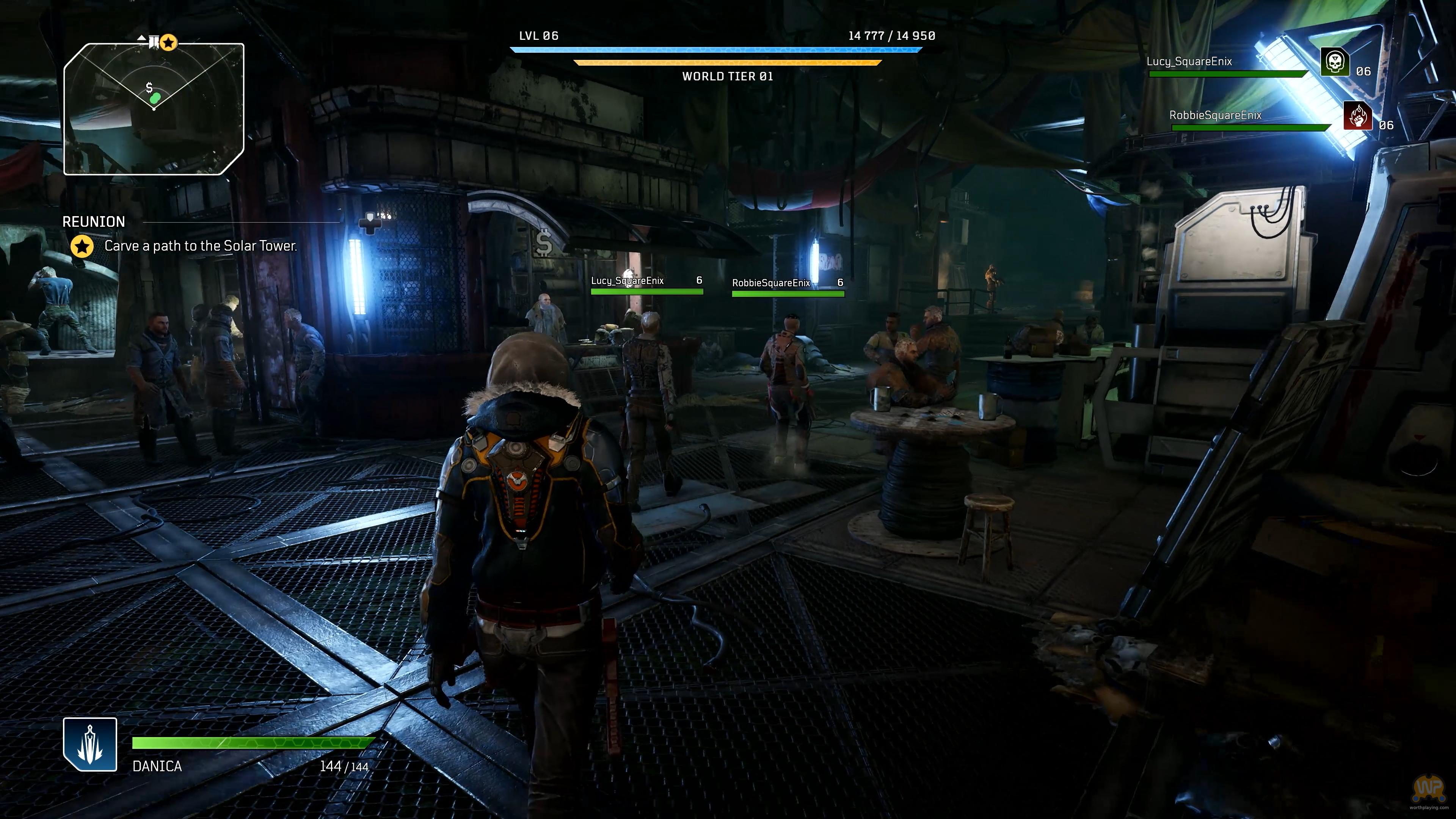Choose RobbieSquareEnix's flaming fist class icon
Screen dimensions: 1456x819
[x=1357, y=116]
